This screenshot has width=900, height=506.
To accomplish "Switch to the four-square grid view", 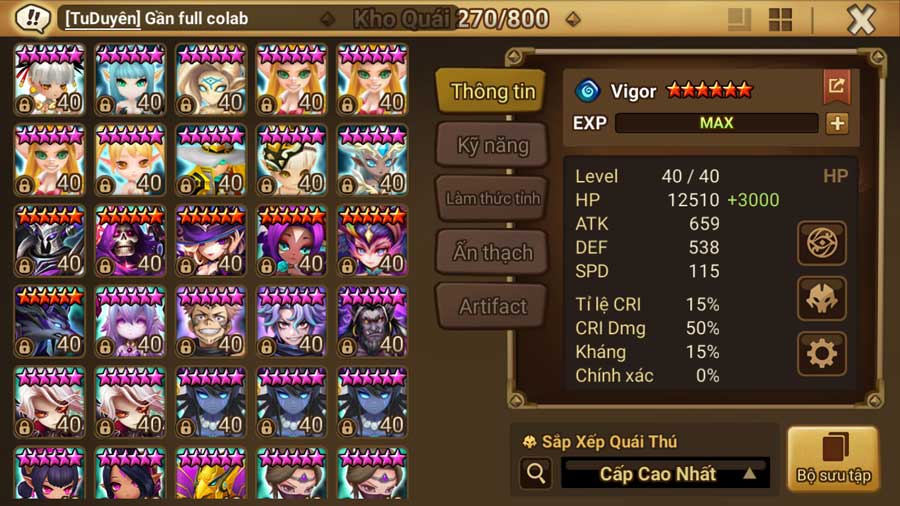I will coord(780,19).
